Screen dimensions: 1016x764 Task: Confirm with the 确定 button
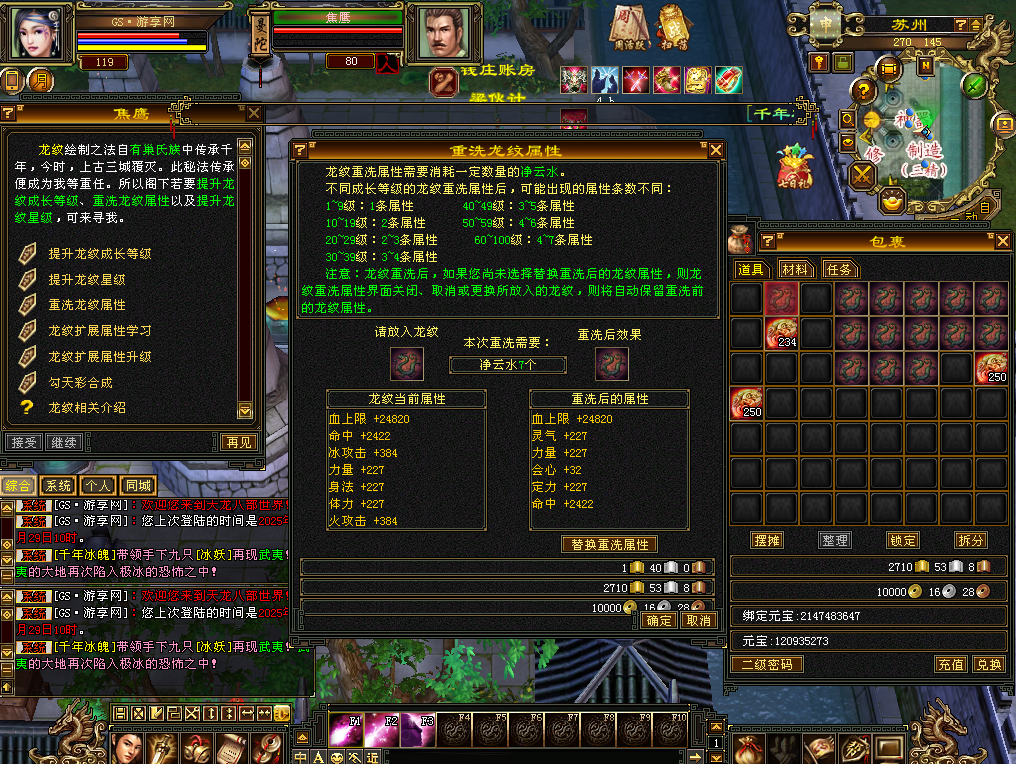click(x=660, y=621)
